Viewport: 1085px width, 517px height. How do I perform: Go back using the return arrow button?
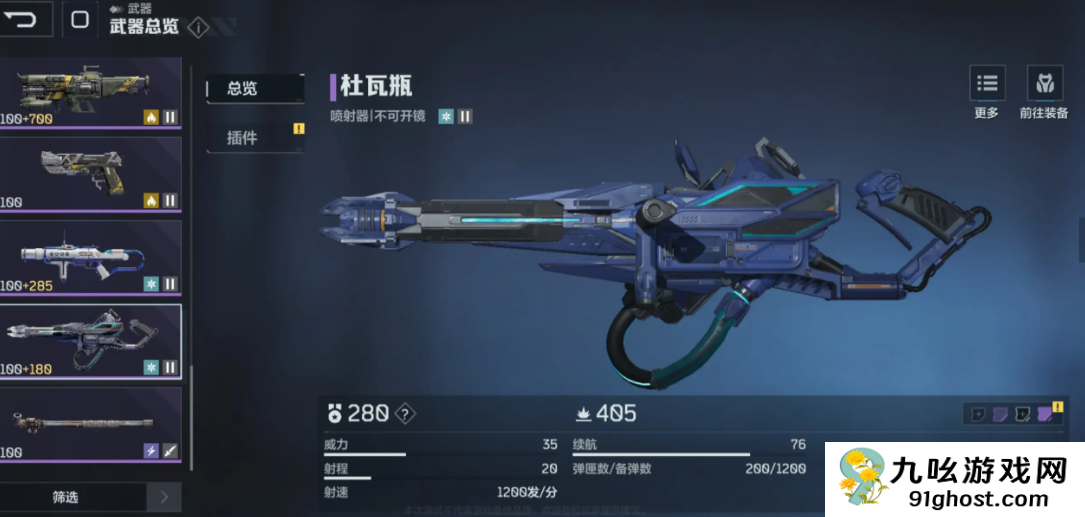24,19
